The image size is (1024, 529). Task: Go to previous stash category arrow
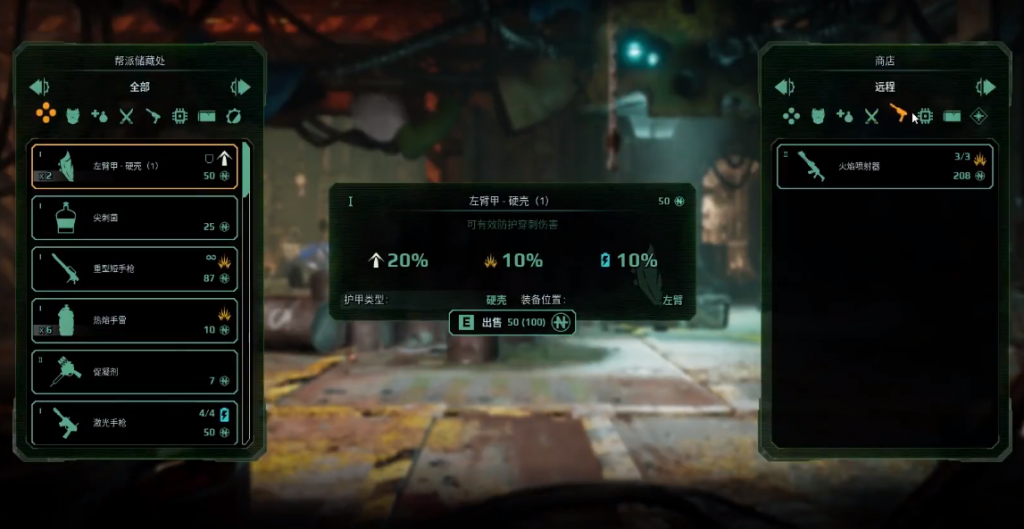38,87
